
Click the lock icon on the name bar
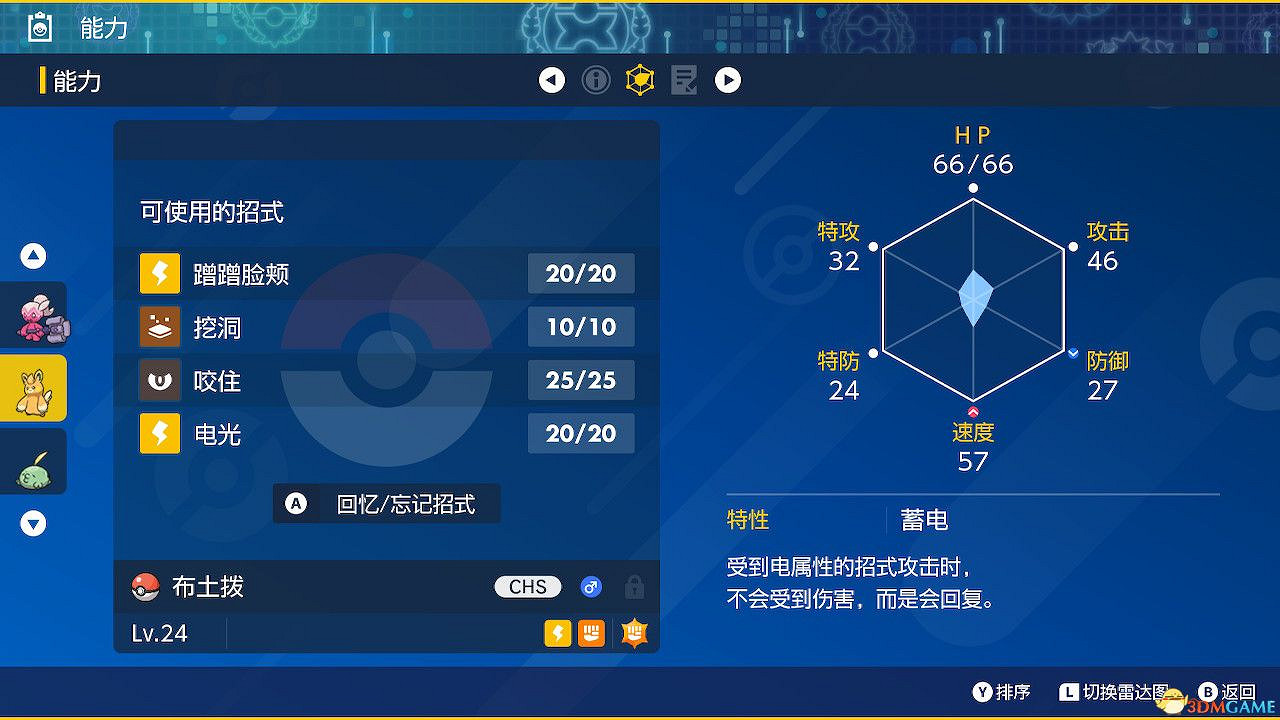pos(634,587)
